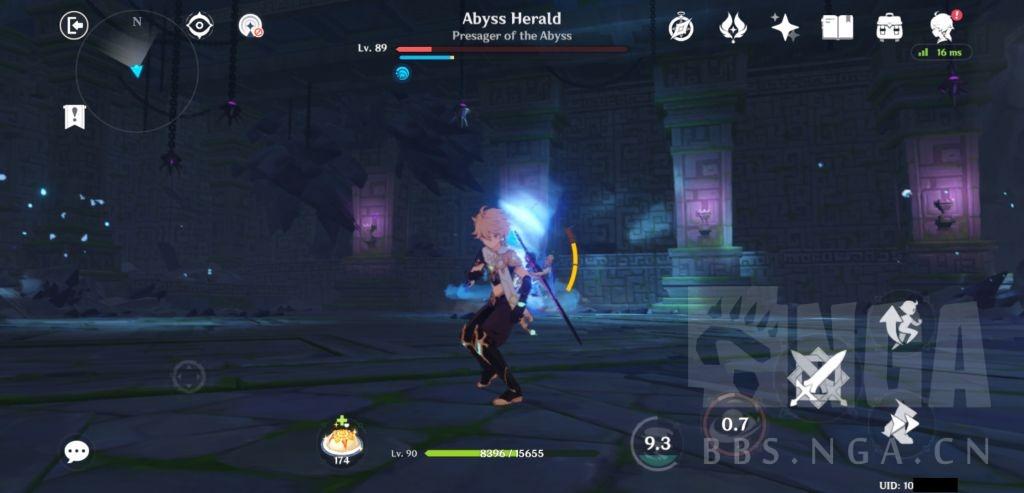
Task: Open the compass icon in top bar
Action: (x=681, y=27)
